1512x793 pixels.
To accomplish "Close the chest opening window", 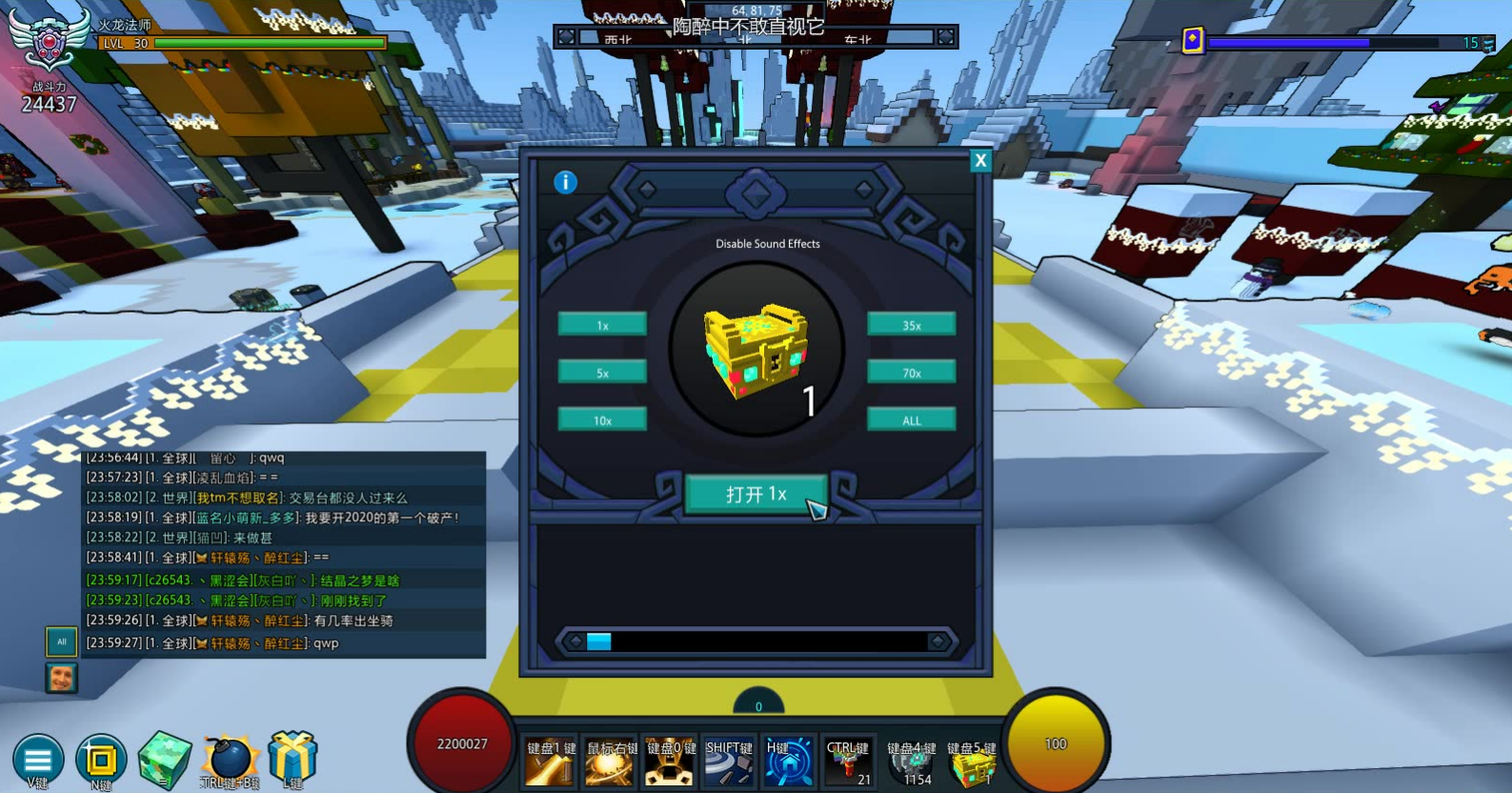I will pyautogui.click(x=979, y=161).
